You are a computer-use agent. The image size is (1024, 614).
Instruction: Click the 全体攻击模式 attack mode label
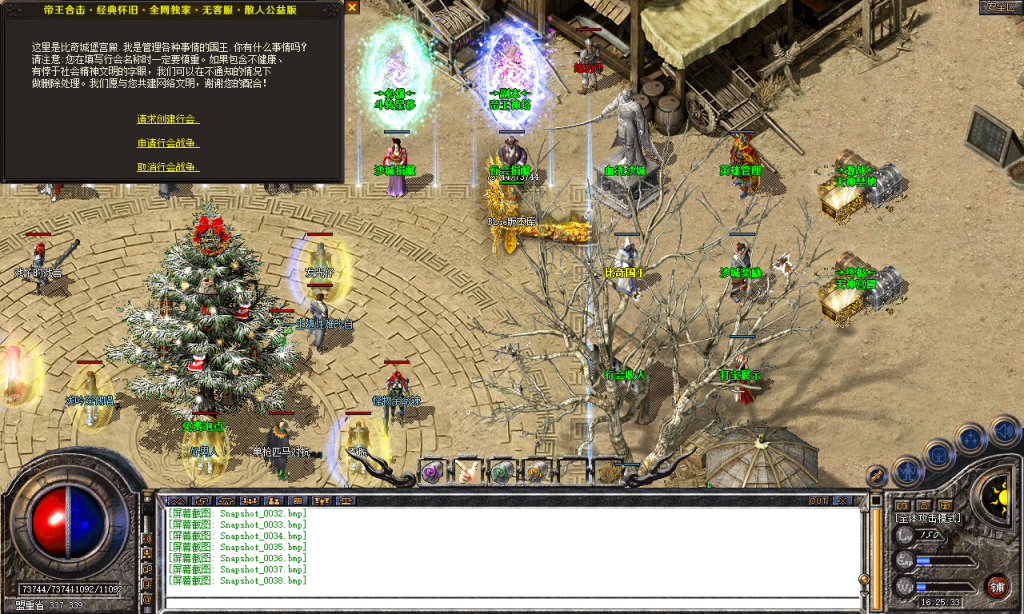point(928,518)
